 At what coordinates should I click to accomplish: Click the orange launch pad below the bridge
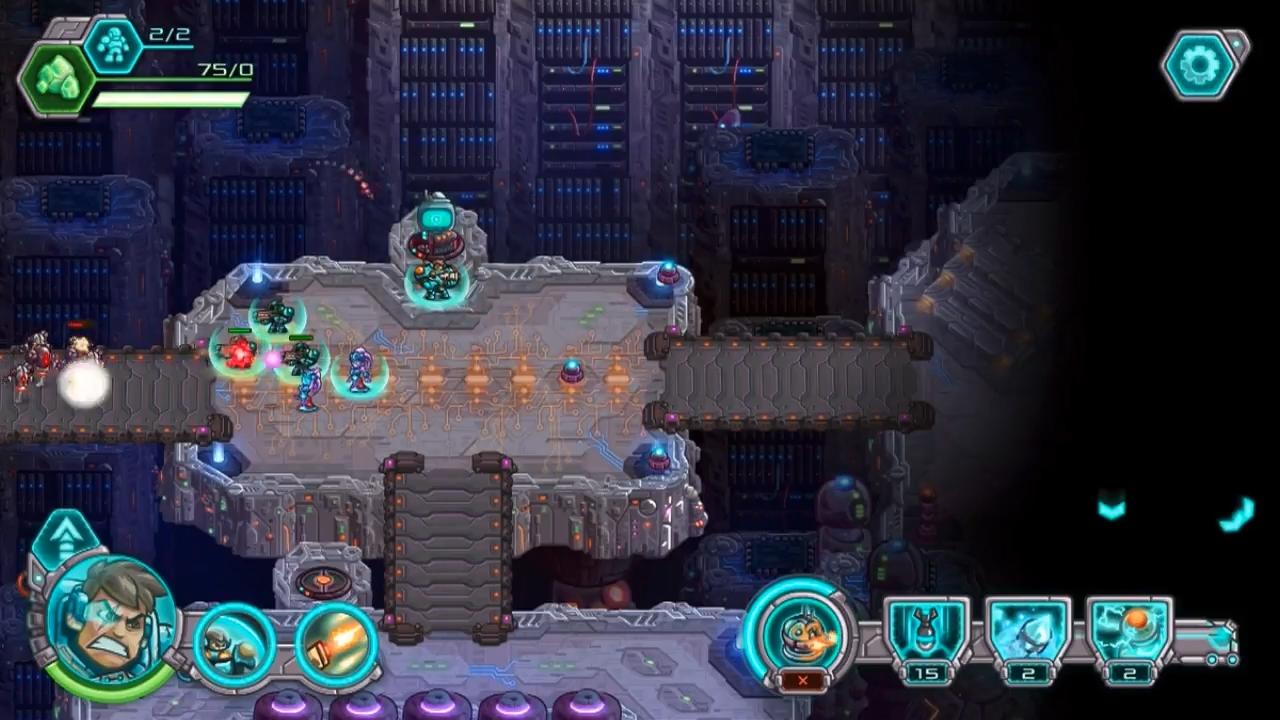tap(320, 578)
